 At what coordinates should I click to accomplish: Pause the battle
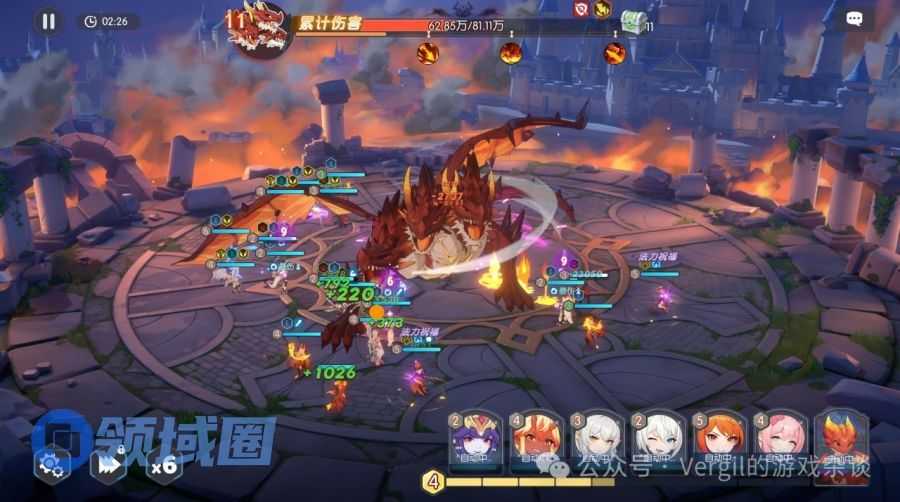pos(47,20)
